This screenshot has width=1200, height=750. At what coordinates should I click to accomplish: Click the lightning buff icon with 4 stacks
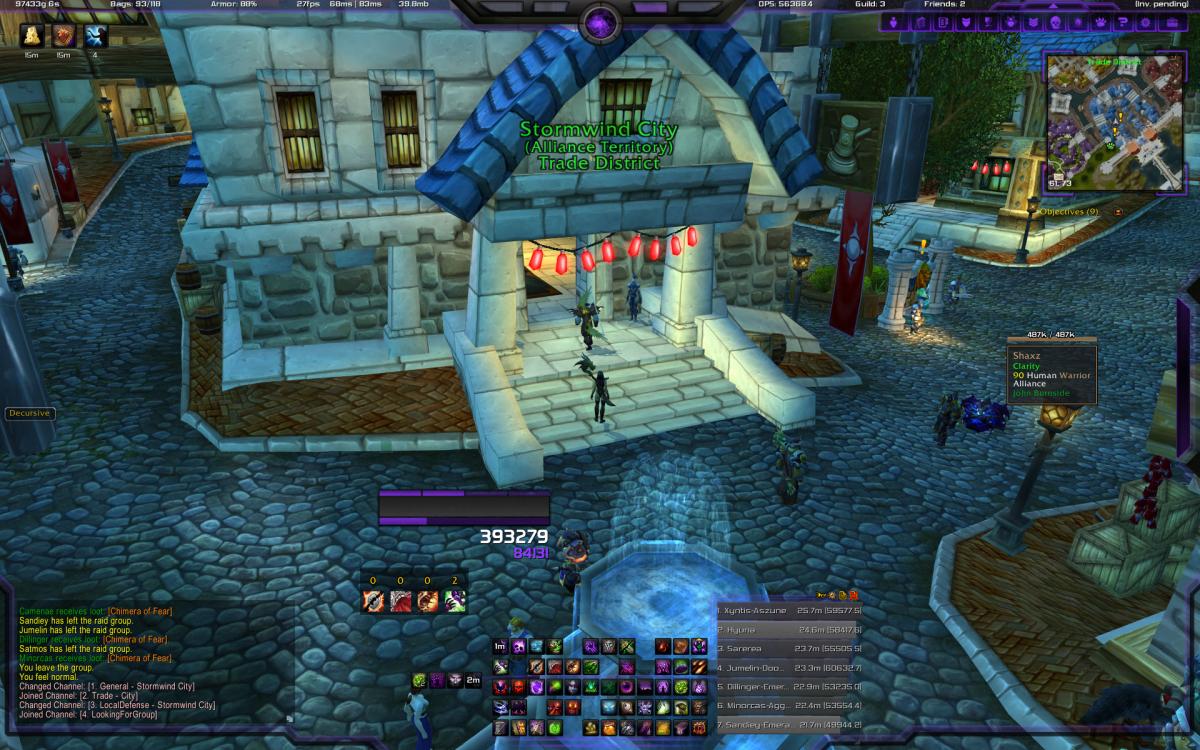click(96, 37)
